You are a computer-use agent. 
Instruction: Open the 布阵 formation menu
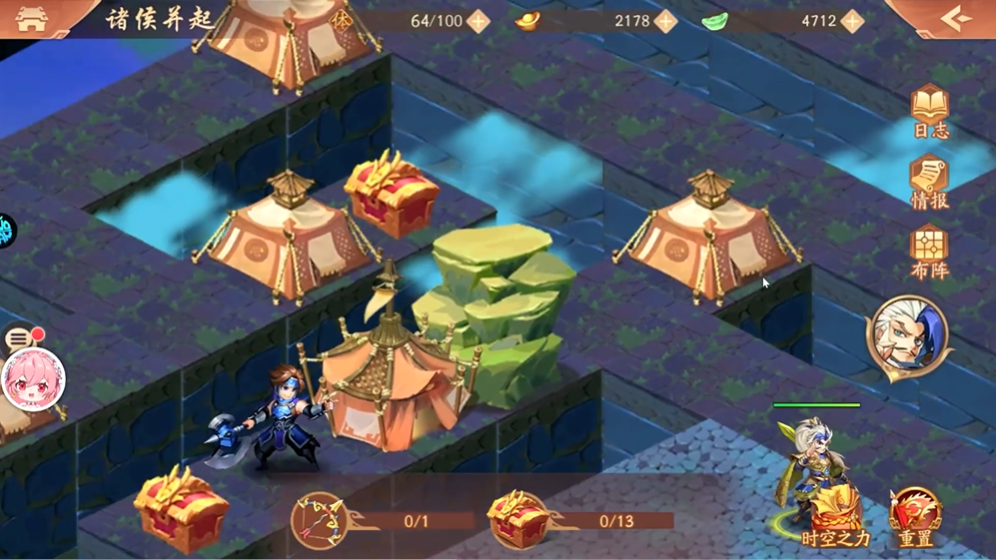929,253
